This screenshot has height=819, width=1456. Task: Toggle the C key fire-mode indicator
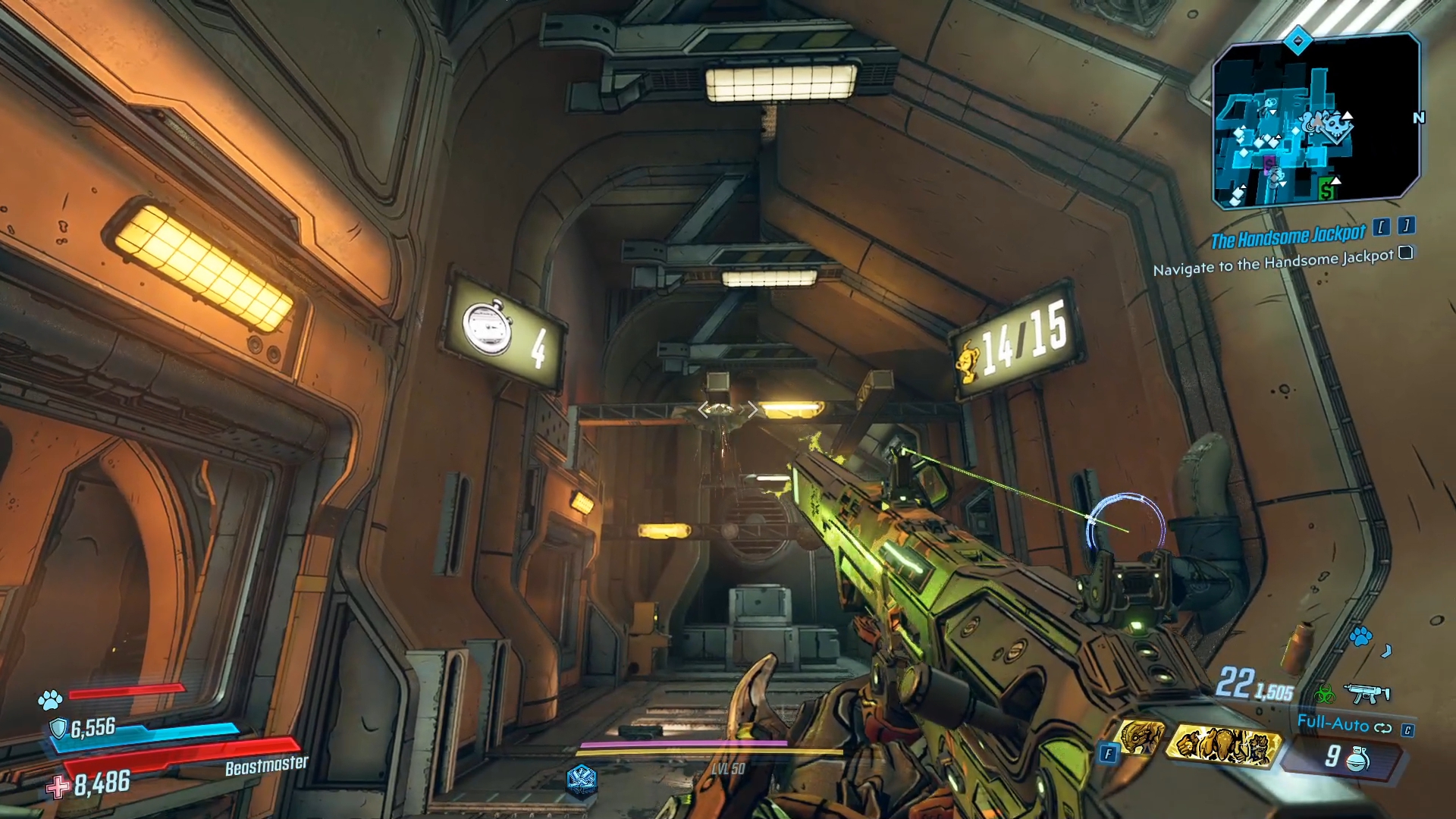[1407, 730]
